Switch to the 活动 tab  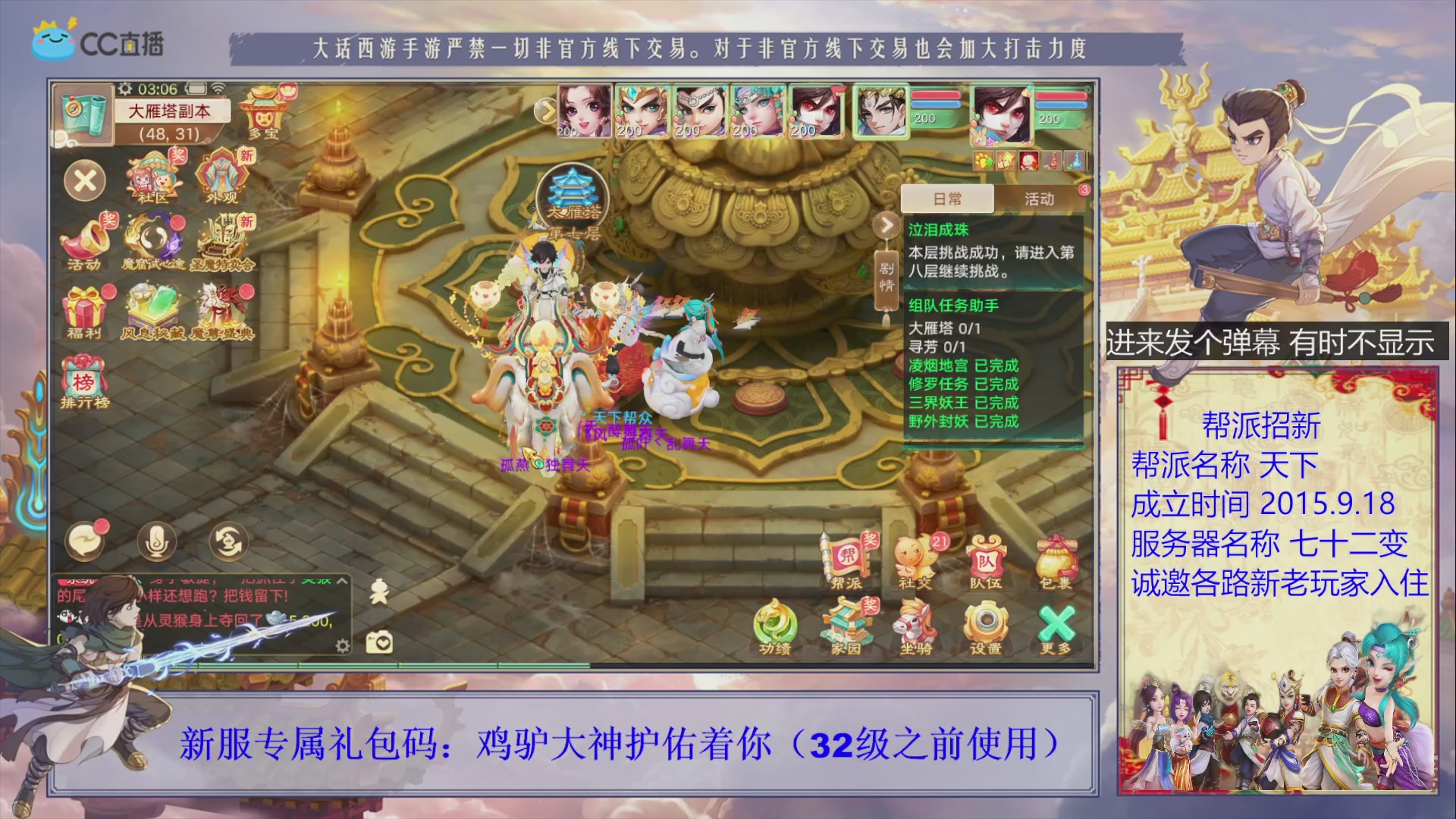[x=1039, y=199]
